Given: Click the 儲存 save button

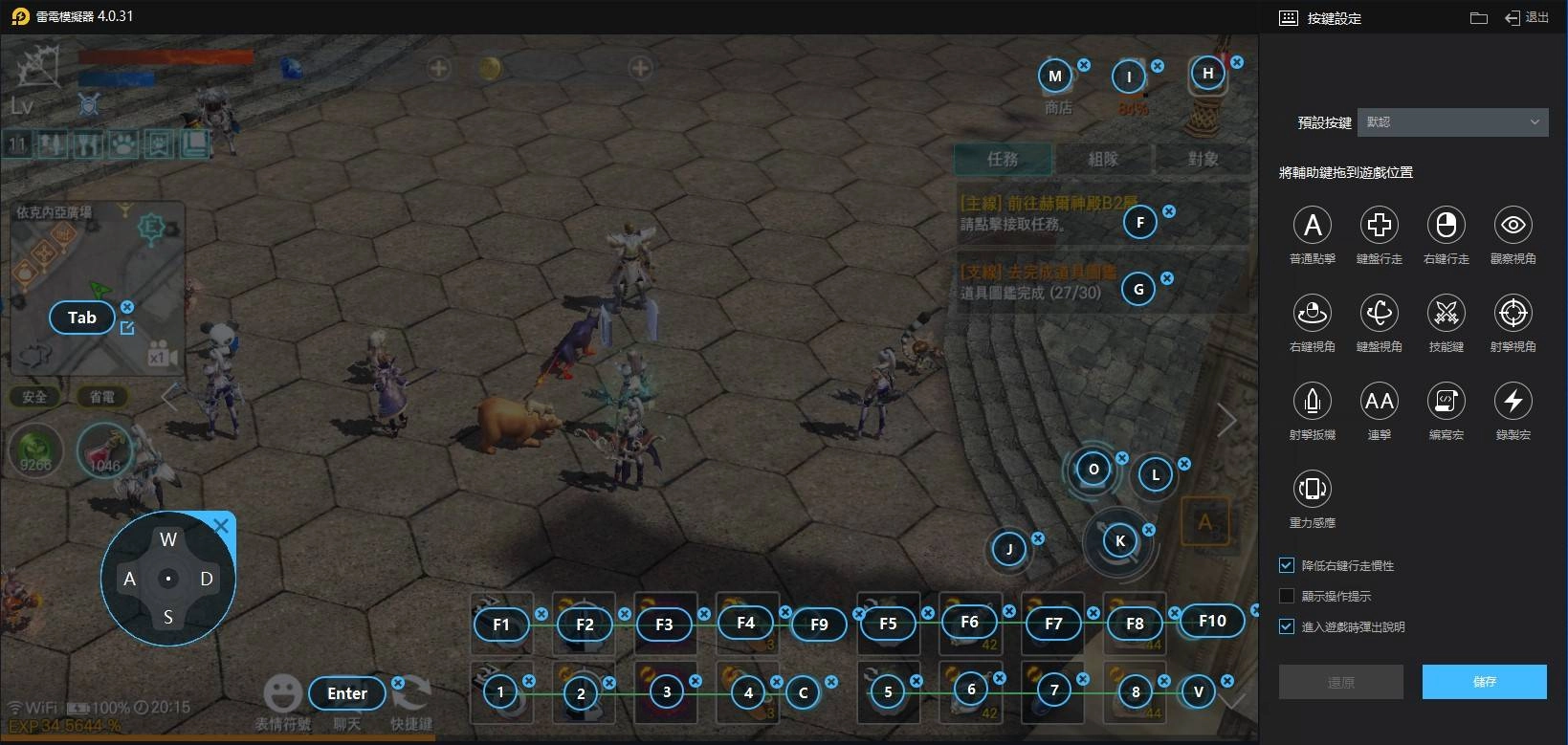Looking at the screenshot, I should coord(1484,682).
